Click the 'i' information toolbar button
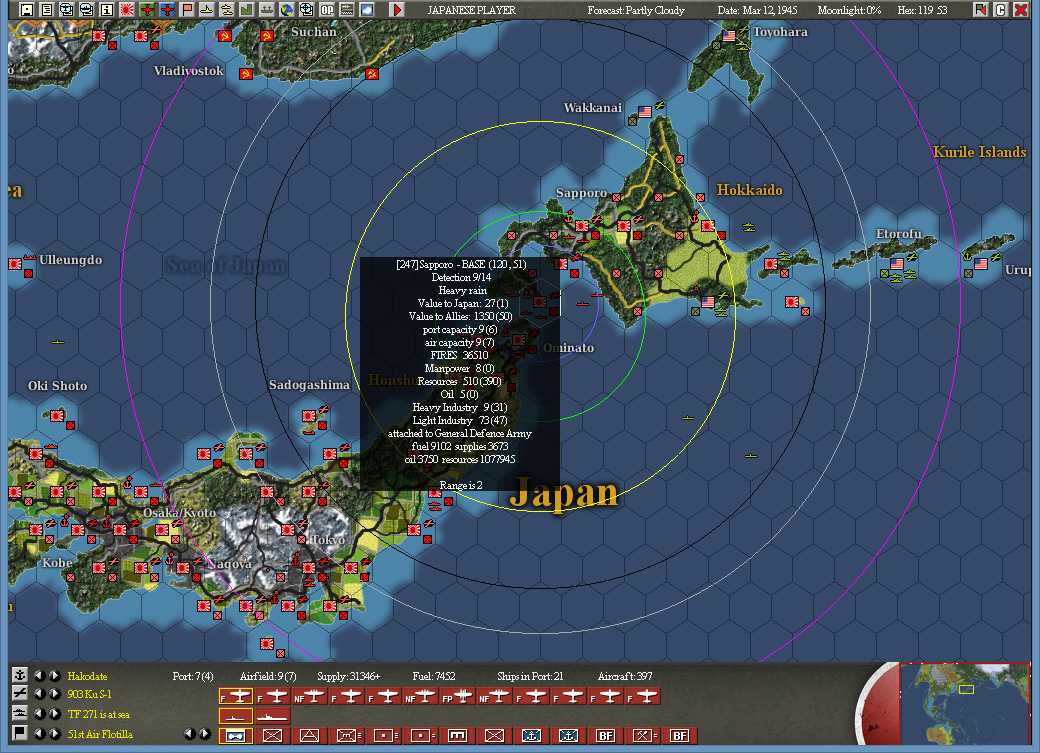The width and height of the screenshot is (1040, 753). coord(107,10)
